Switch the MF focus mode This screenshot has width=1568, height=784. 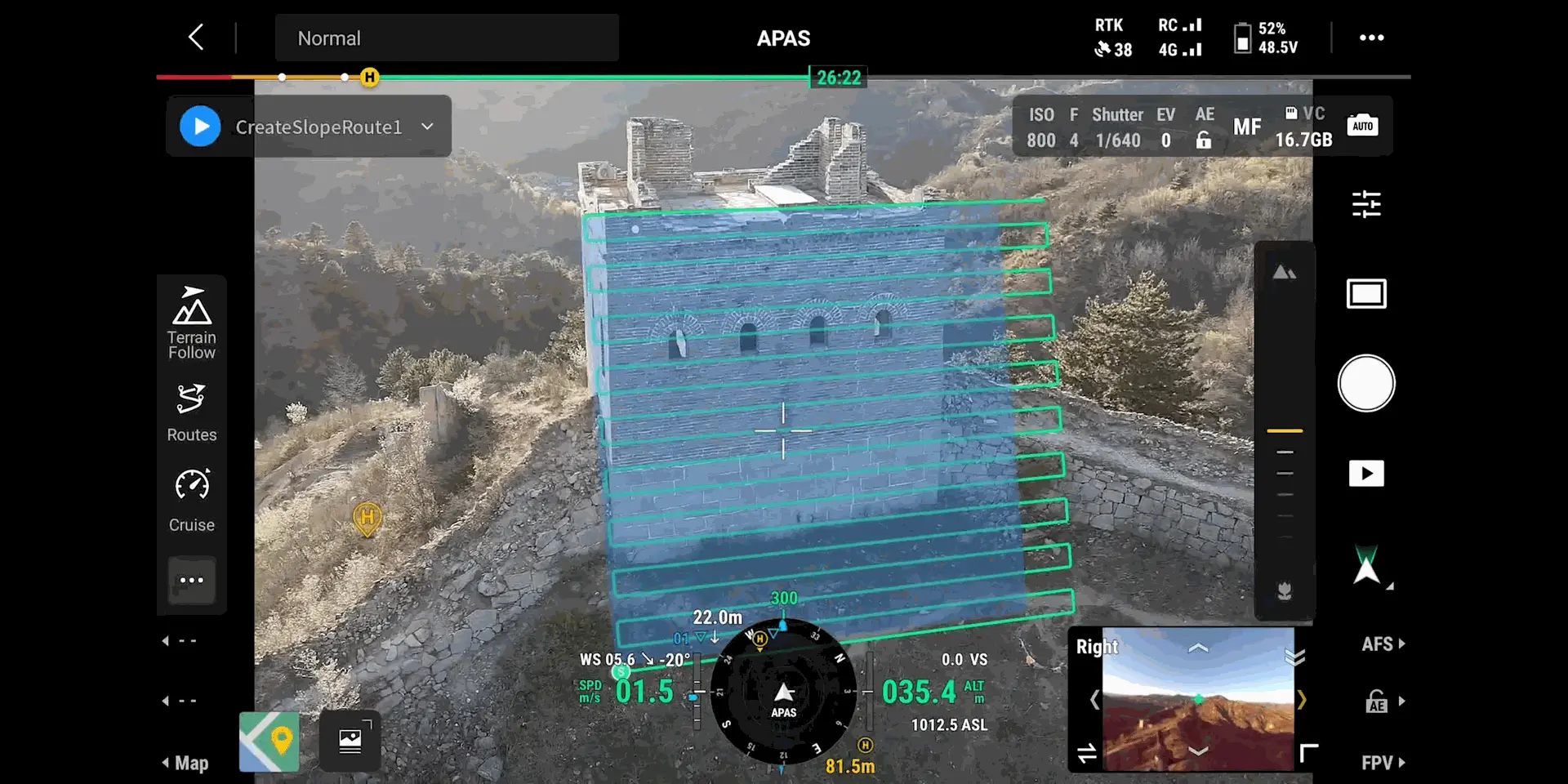tap(1246, 127)
